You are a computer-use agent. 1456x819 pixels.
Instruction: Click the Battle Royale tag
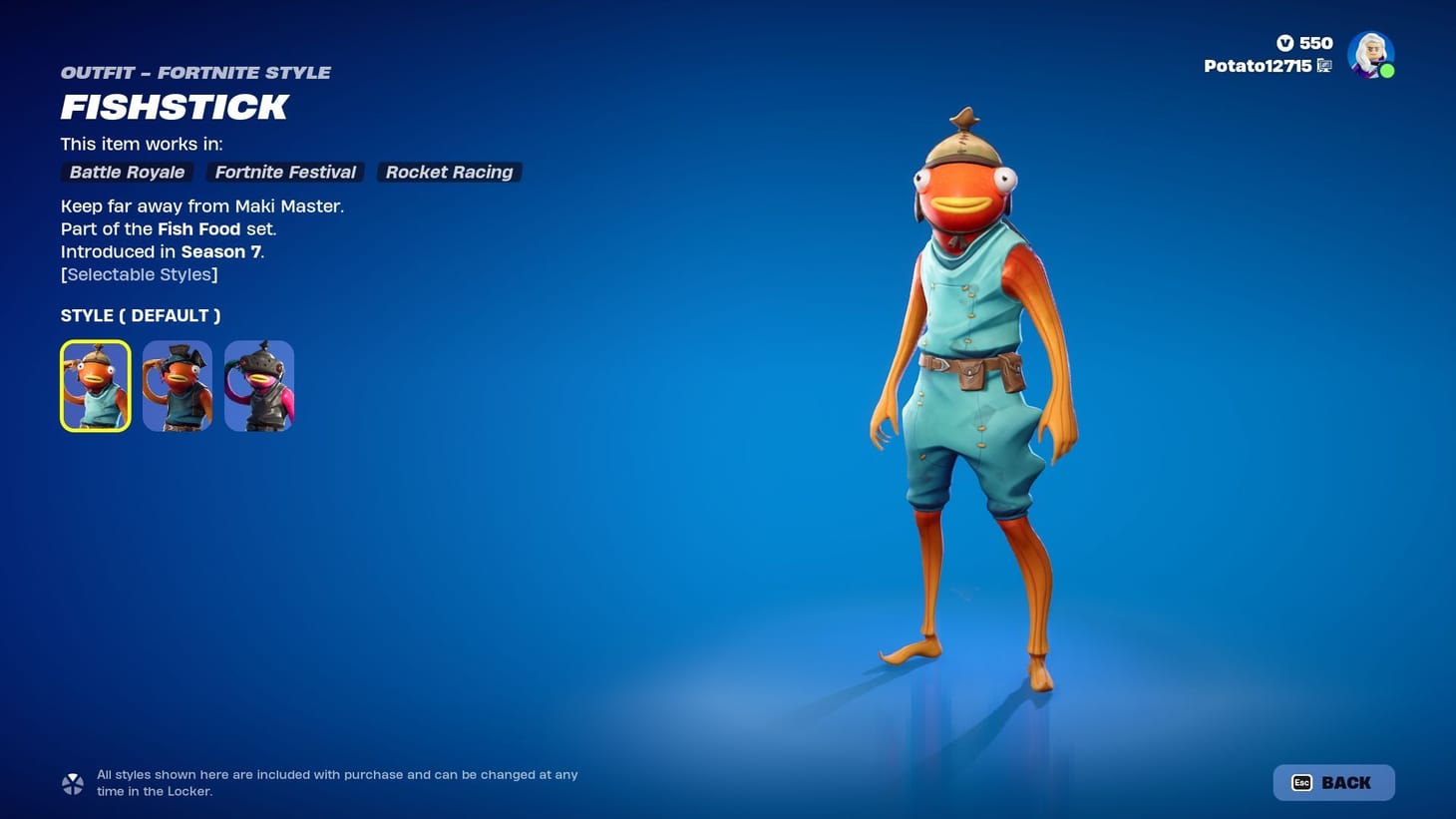[126, 172]
